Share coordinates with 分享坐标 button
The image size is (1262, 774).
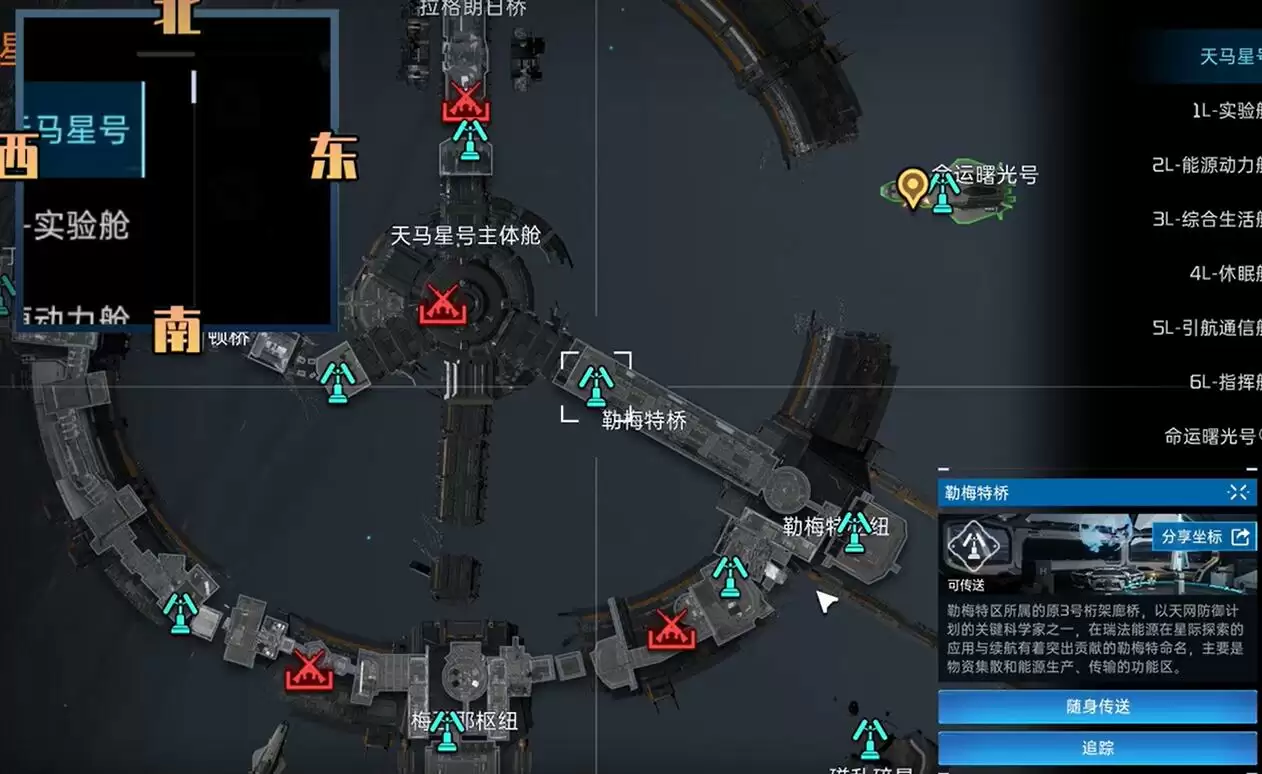coord(1204,537)
